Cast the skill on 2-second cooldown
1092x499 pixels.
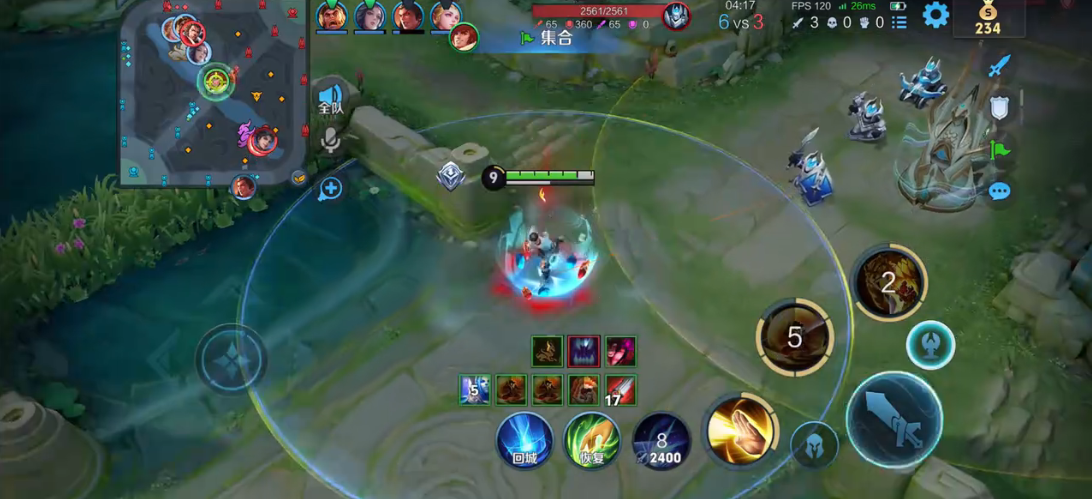tap(888, 282)
